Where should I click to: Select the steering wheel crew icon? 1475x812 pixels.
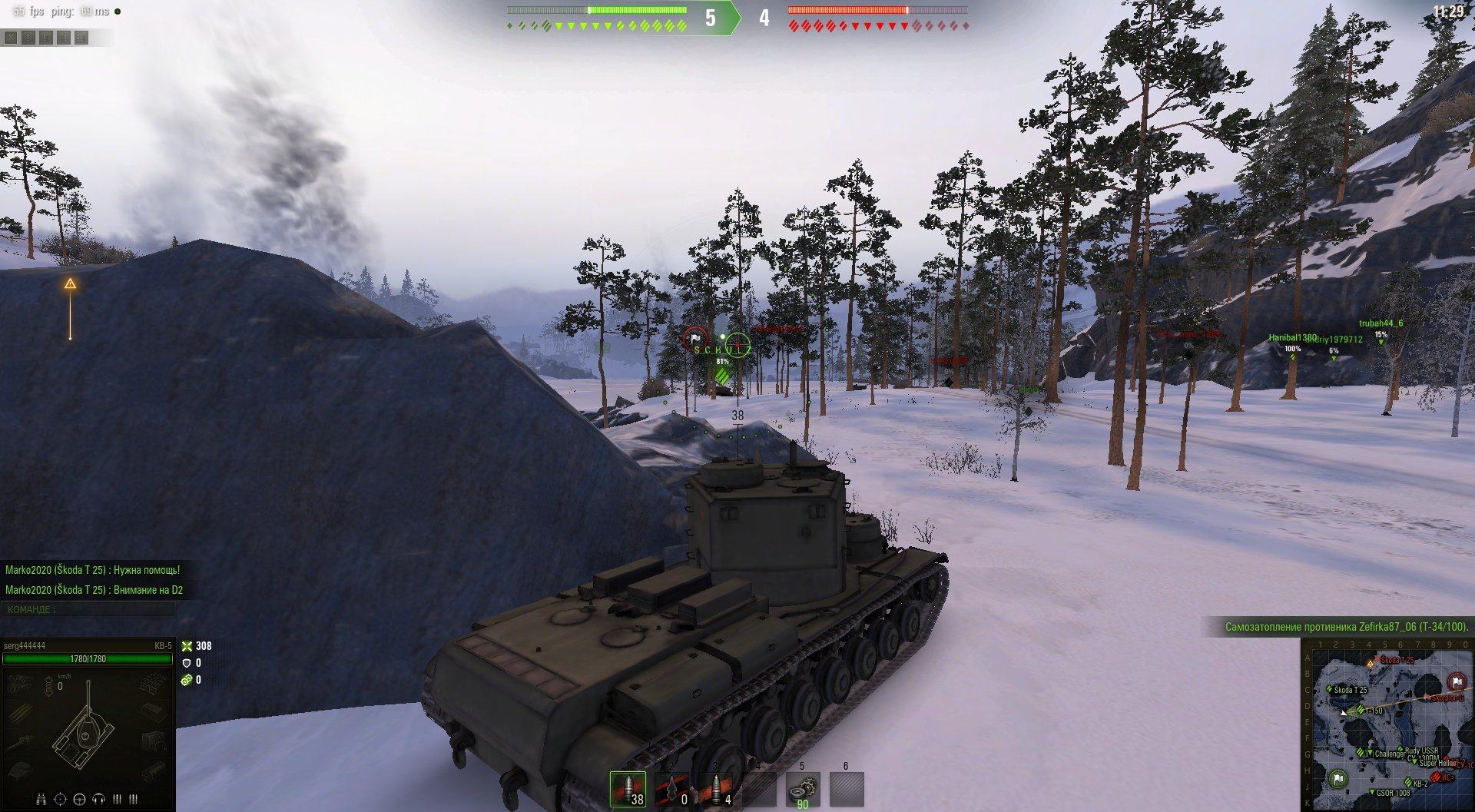[x=79, y=800]
